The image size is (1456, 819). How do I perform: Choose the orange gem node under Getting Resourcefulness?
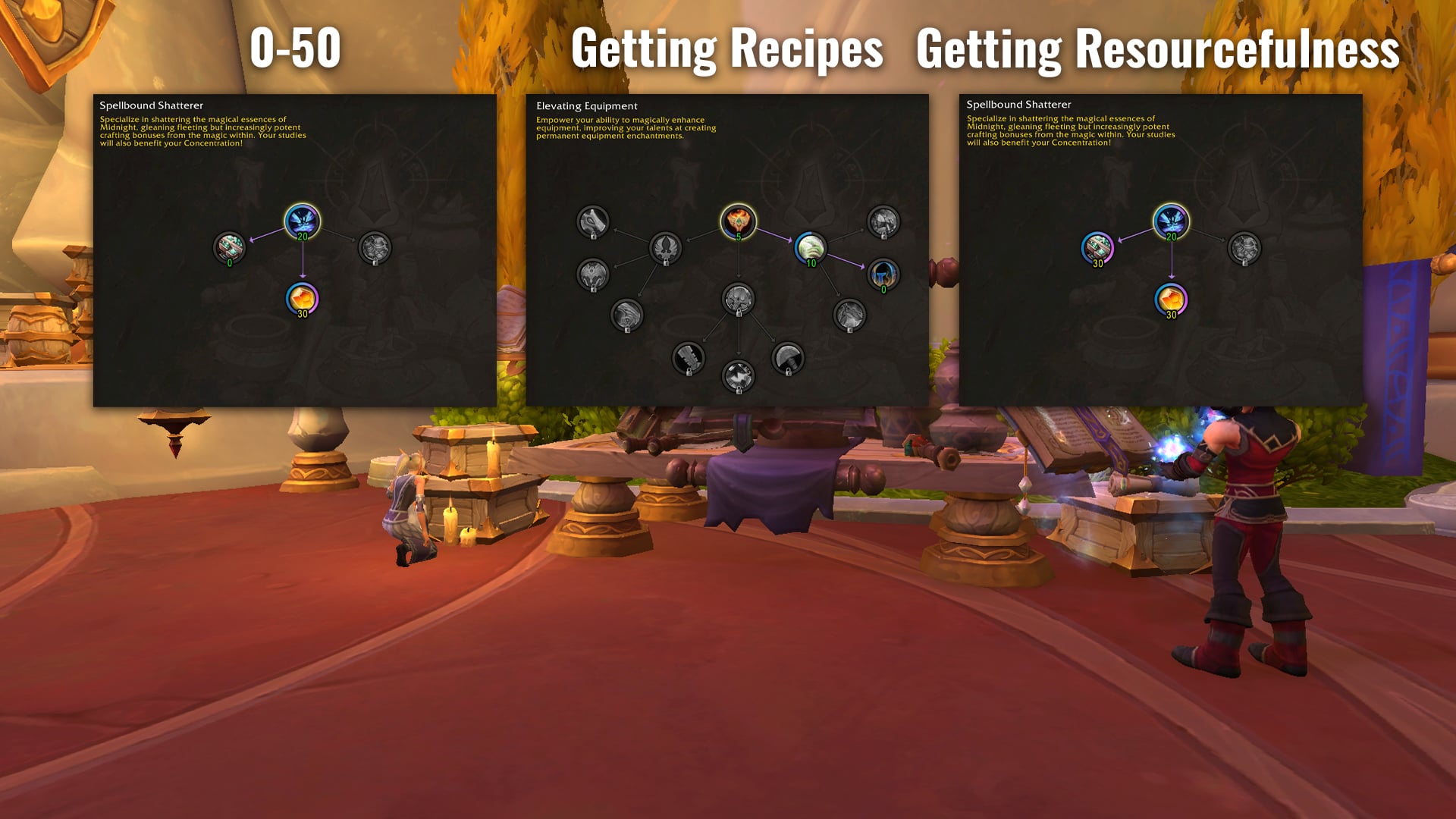[x=1171, y=300]
